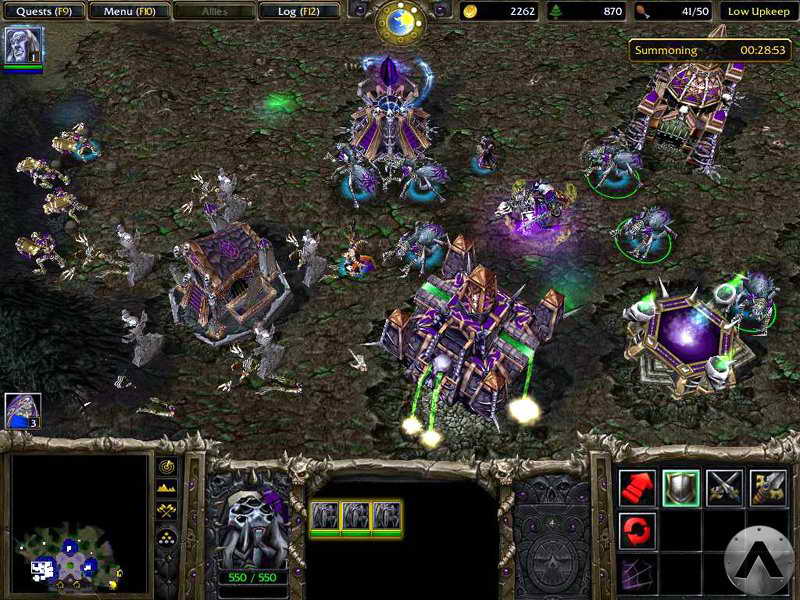Toggle the purple Web ability icon
Viewport: 800px width, 600px height.
tap(637, 573)
